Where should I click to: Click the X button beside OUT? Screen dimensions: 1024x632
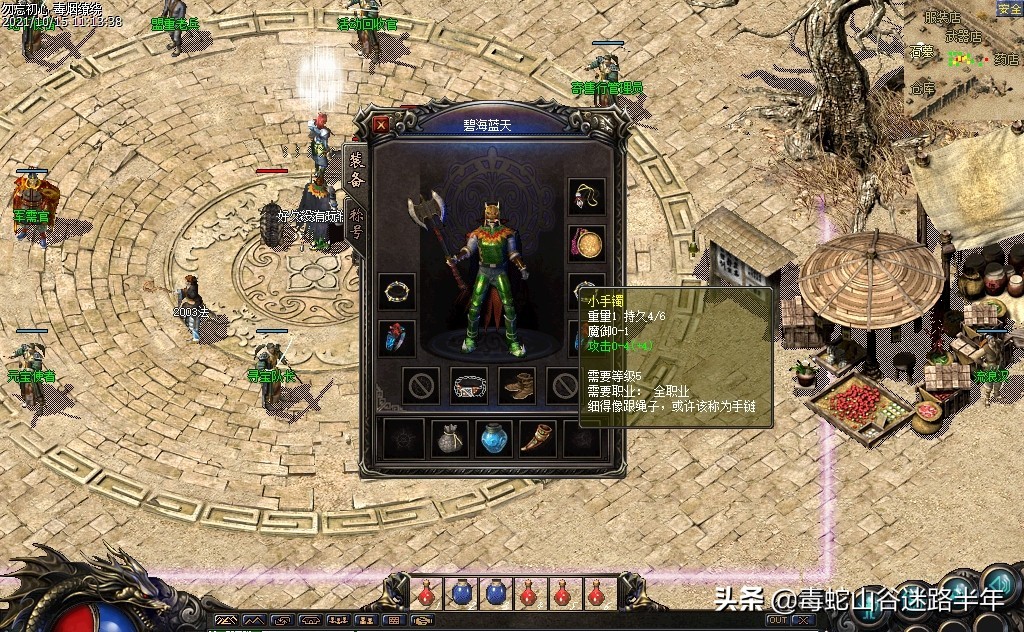point(802,620)
